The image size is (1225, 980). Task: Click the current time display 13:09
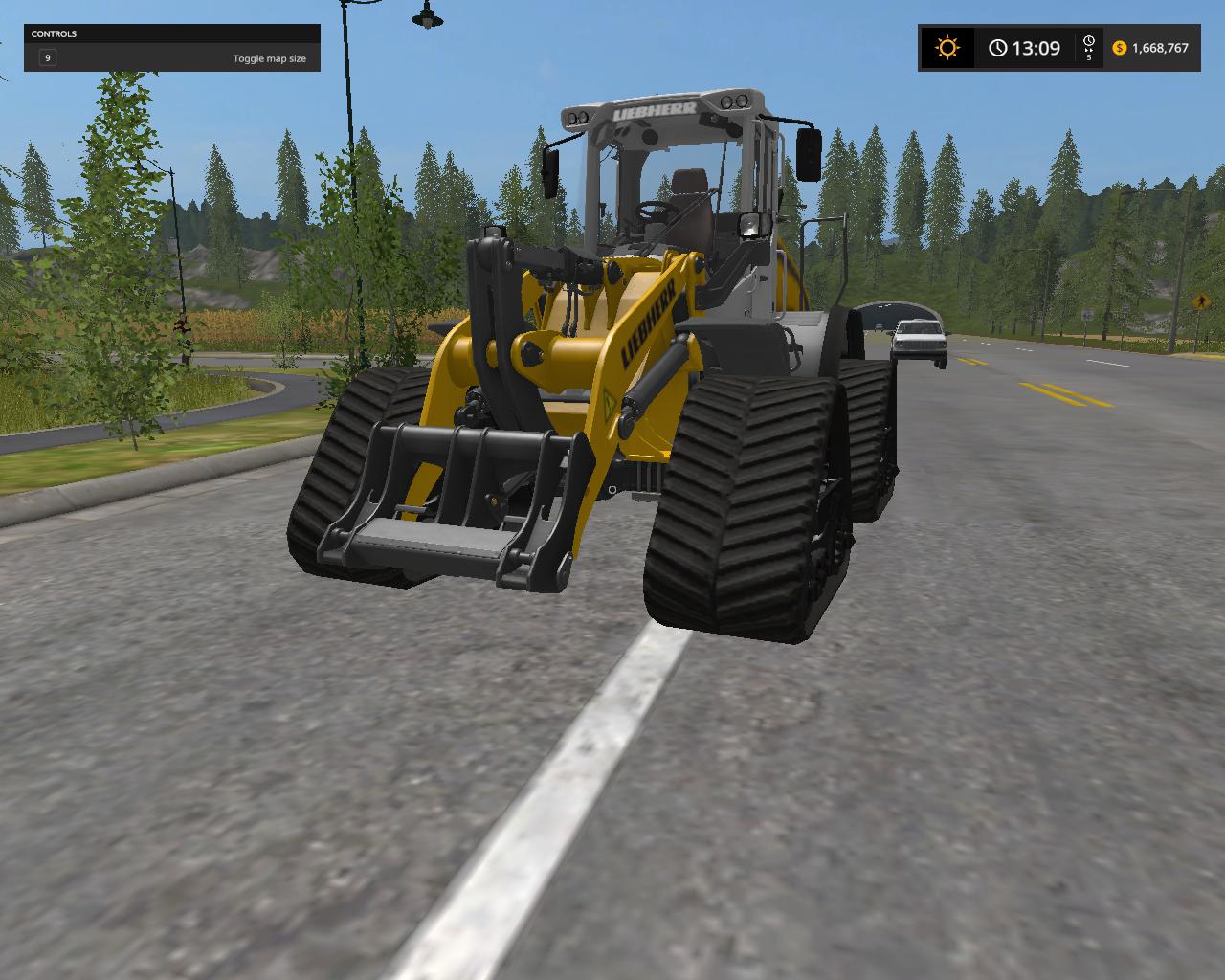[1036, 47]
